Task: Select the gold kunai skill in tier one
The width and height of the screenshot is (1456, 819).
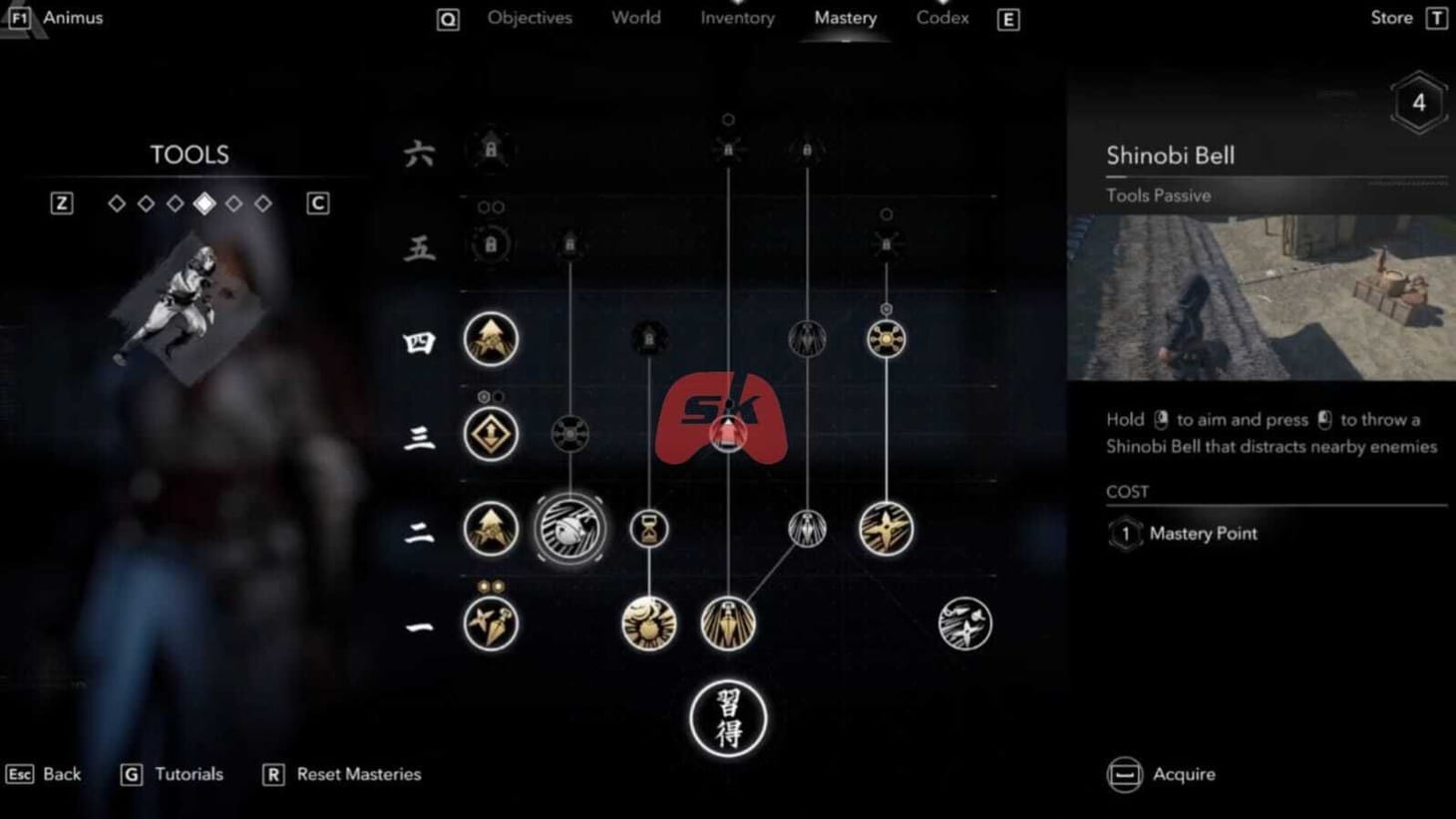Action: coord(728,622)
